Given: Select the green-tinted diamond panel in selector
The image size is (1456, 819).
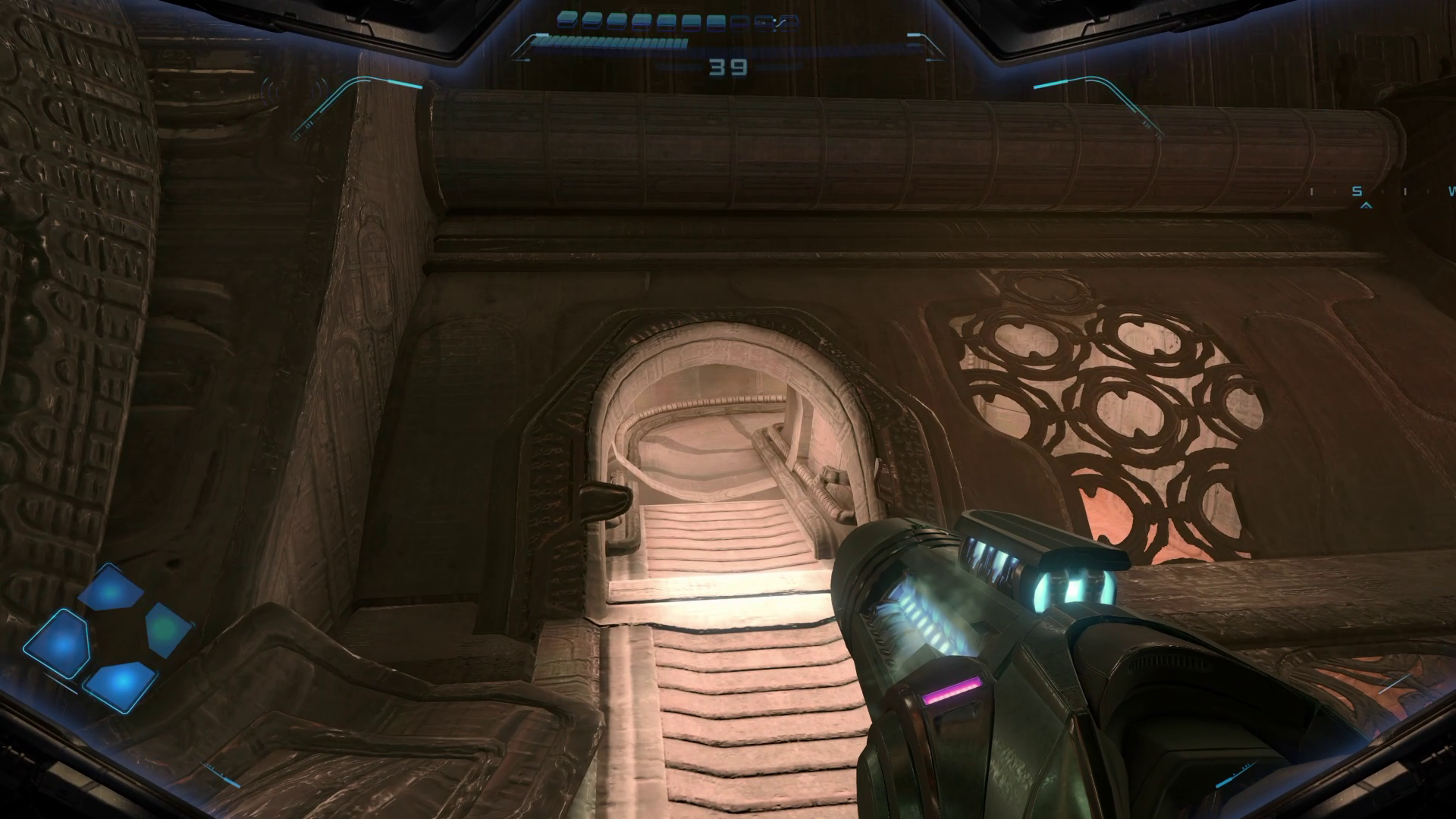Looking at the screenshot, I should coord(167,628).
